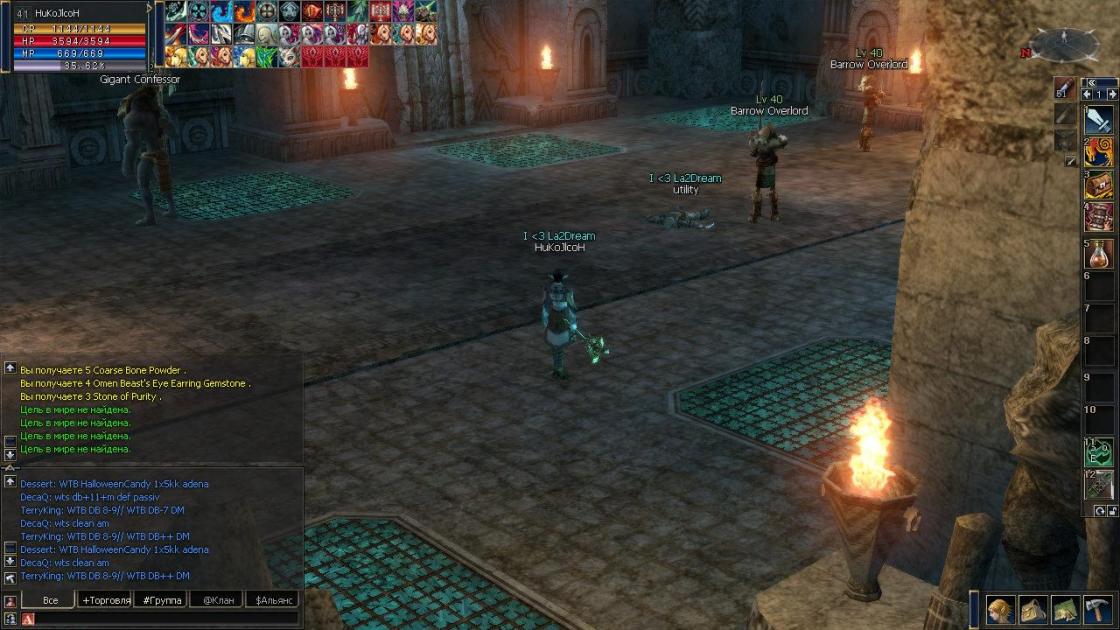Click the compass minimap radar

click(x=1064, y=44)
